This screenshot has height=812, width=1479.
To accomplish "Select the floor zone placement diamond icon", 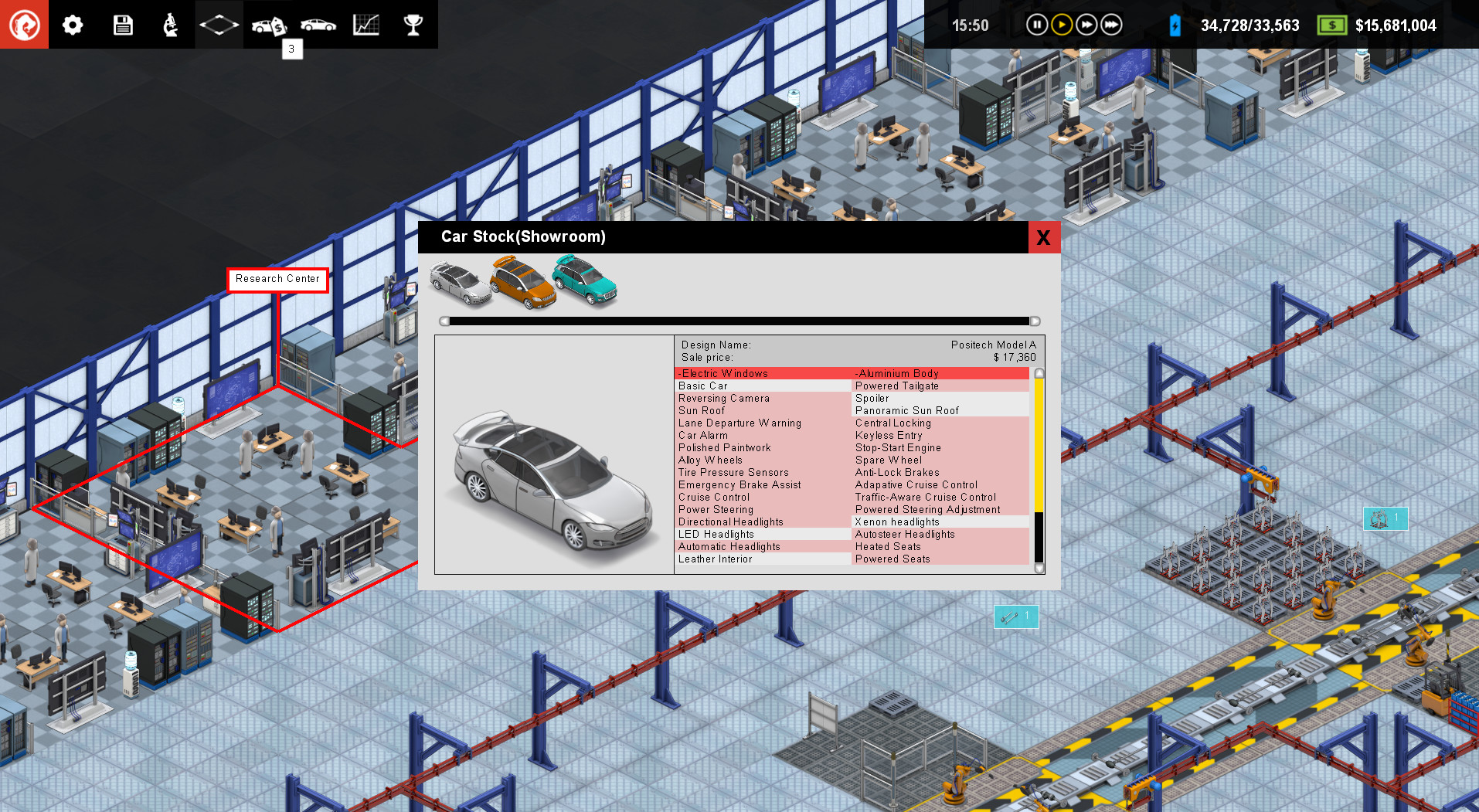I will pyautogui.click(x=219, y=24).
